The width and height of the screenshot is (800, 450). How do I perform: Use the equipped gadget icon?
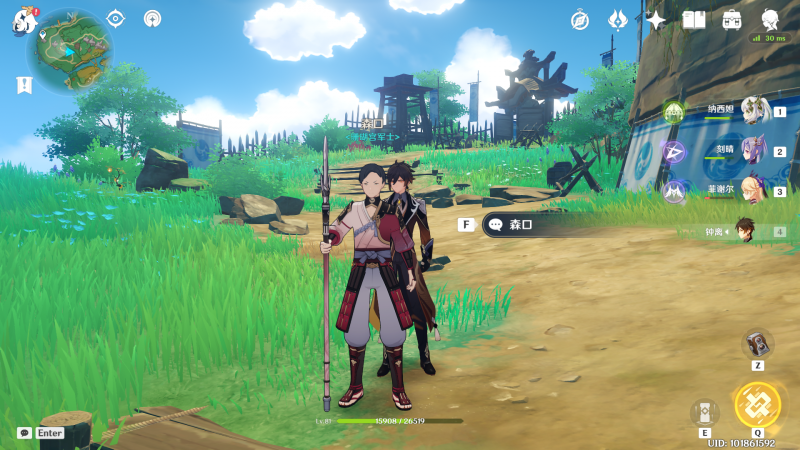pyautogui.click(x=757, y=343)
